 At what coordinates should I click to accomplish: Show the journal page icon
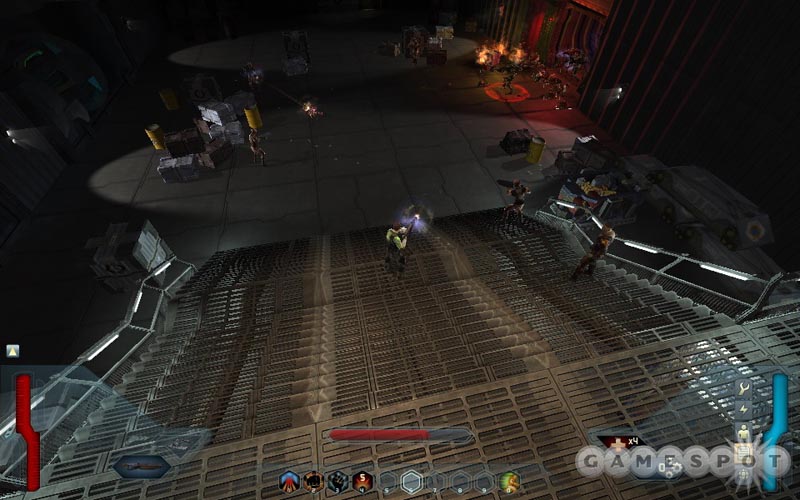(x=744, y=455)
